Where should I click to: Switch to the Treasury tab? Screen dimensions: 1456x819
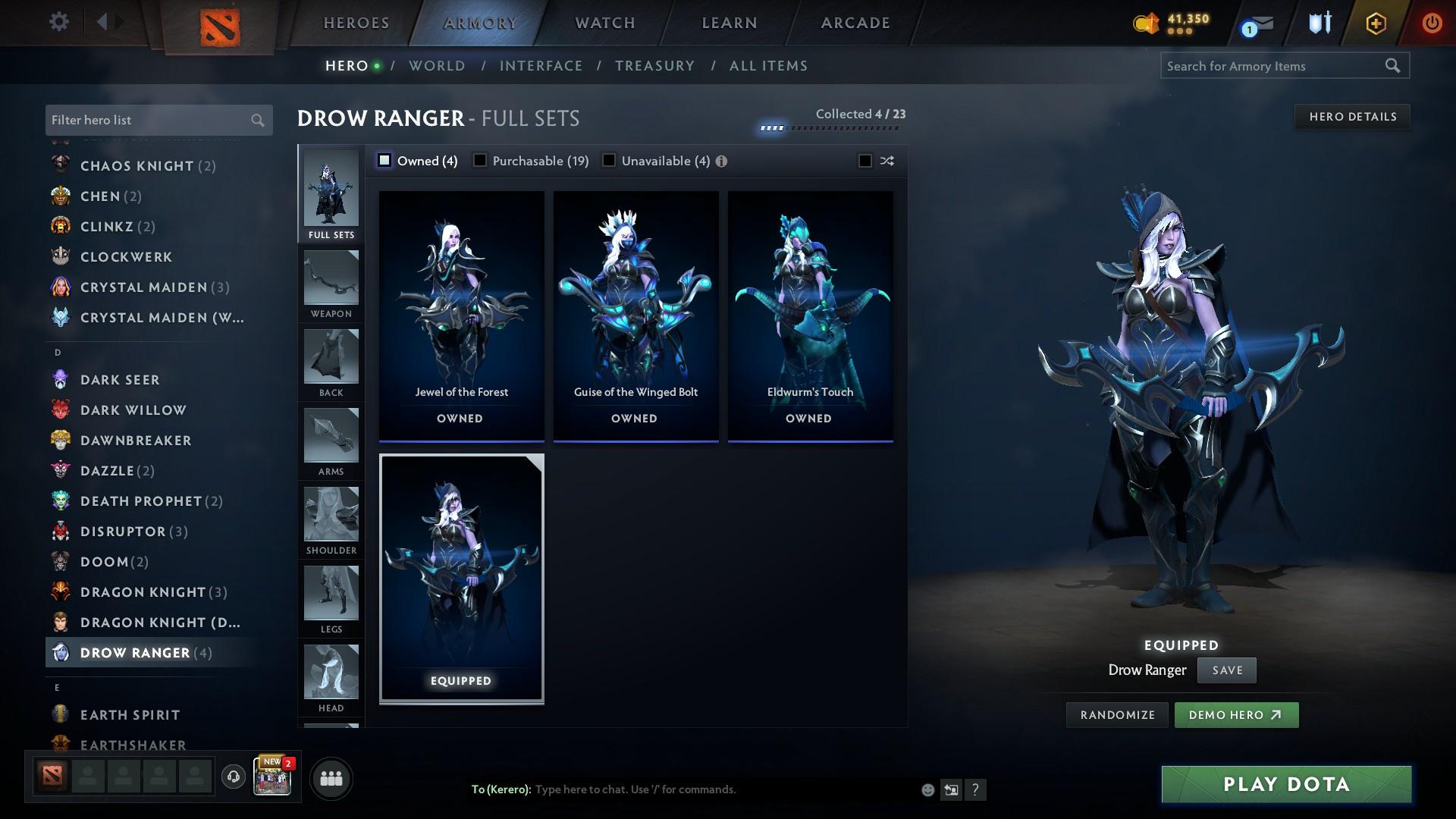click(654, 66)
